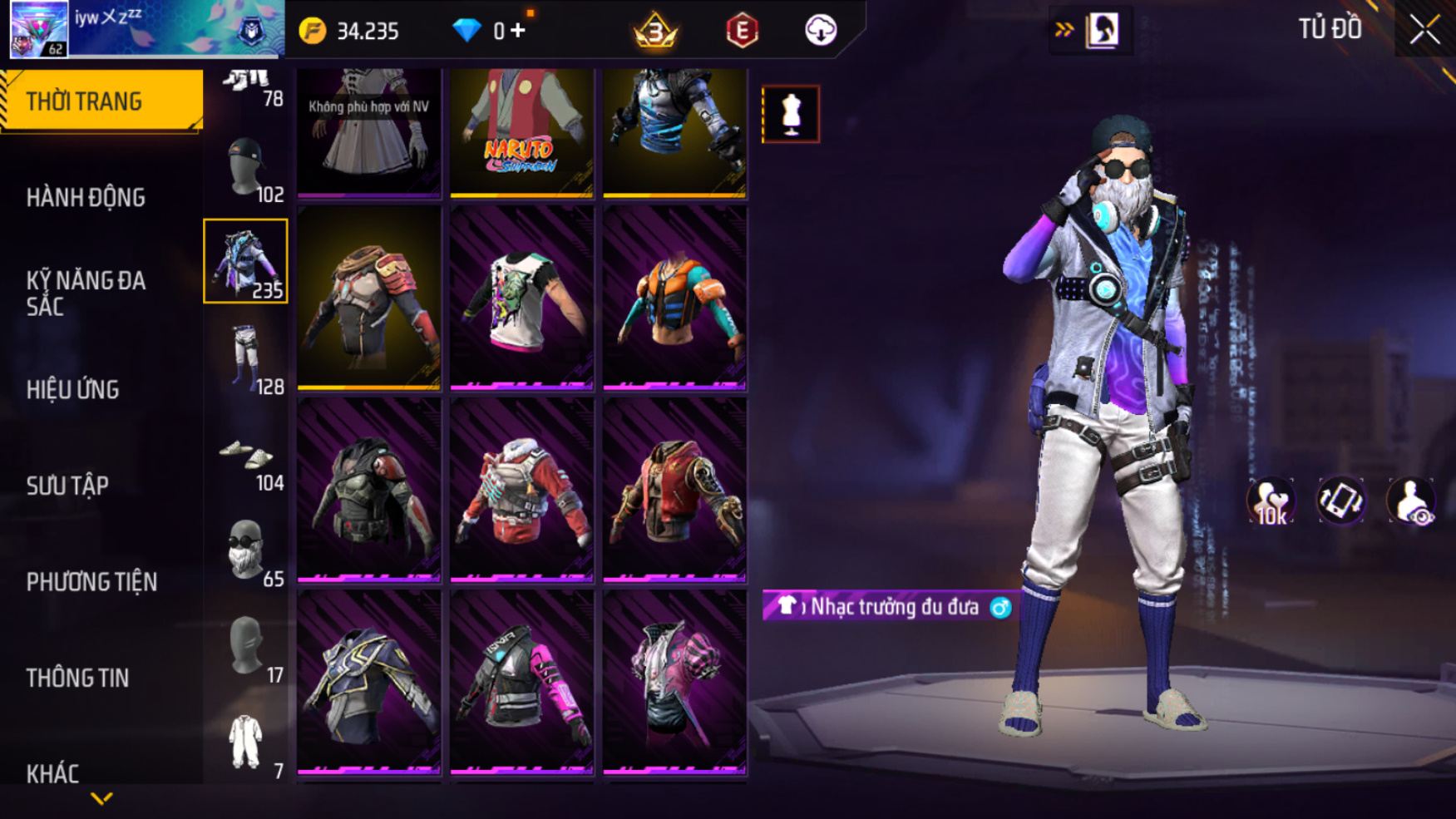Select the pants category with 128 items

246,358
